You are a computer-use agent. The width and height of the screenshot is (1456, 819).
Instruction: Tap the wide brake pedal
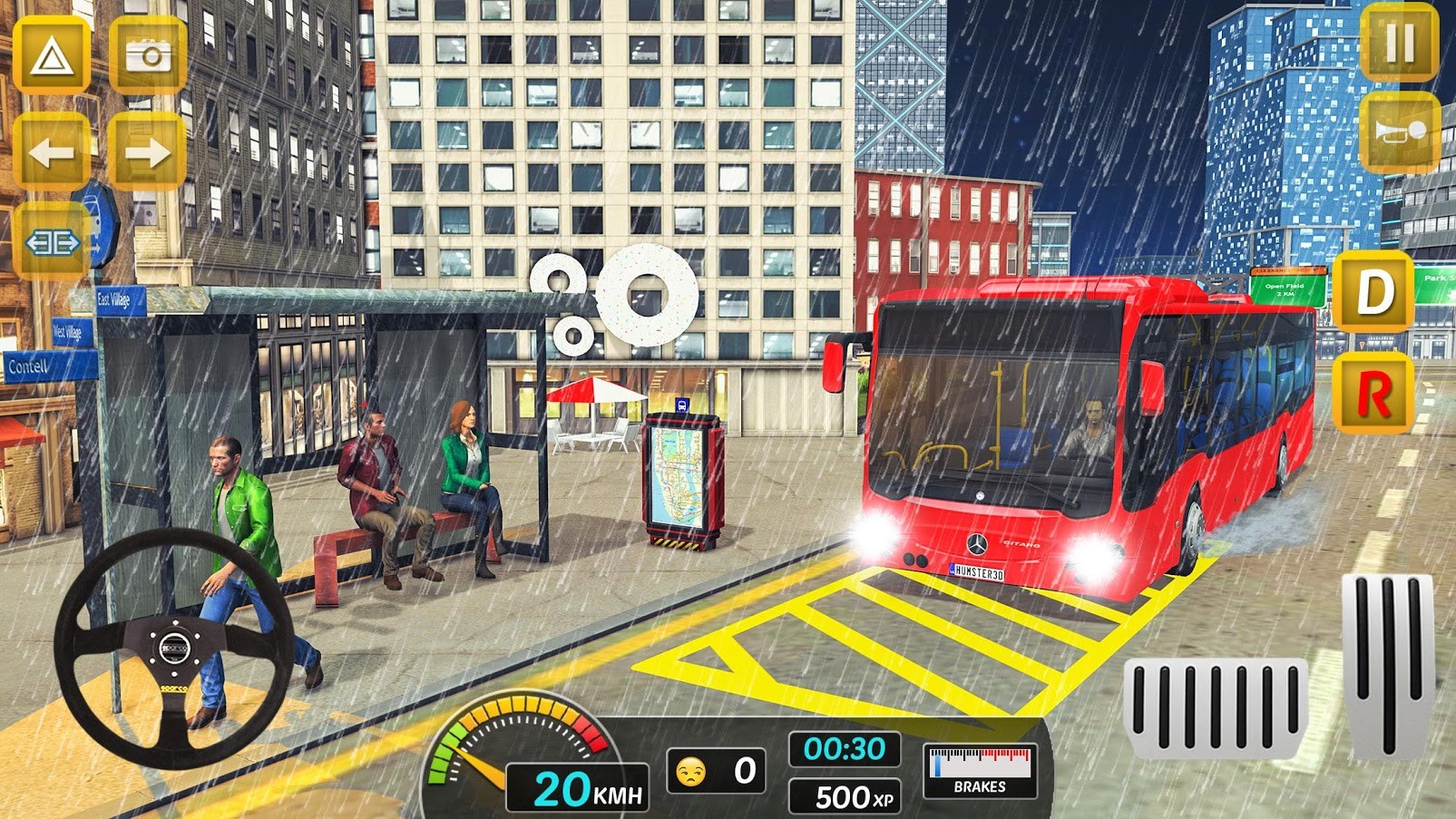1216,709
